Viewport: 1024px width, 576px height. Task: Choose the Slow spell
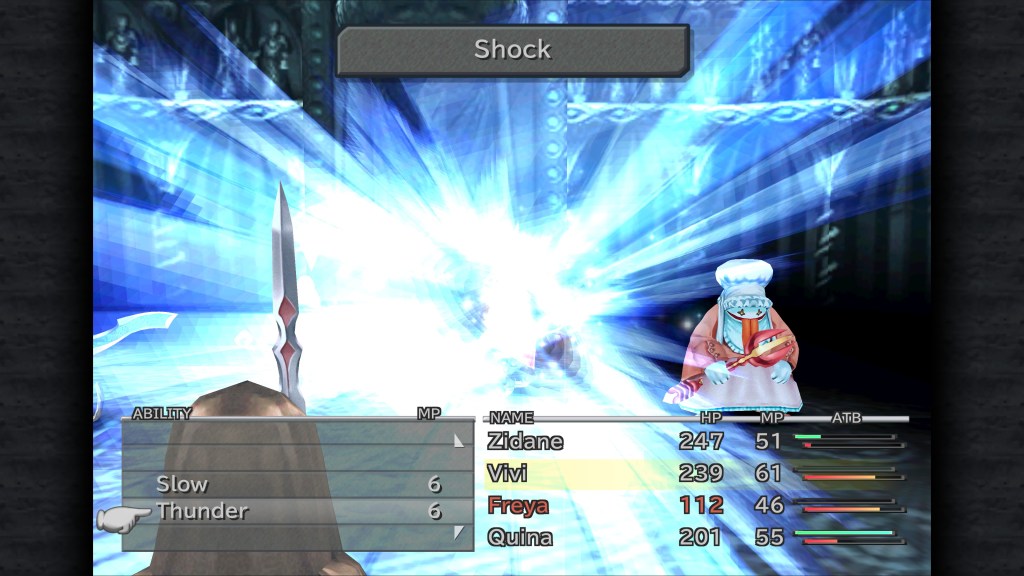point(182,484)
